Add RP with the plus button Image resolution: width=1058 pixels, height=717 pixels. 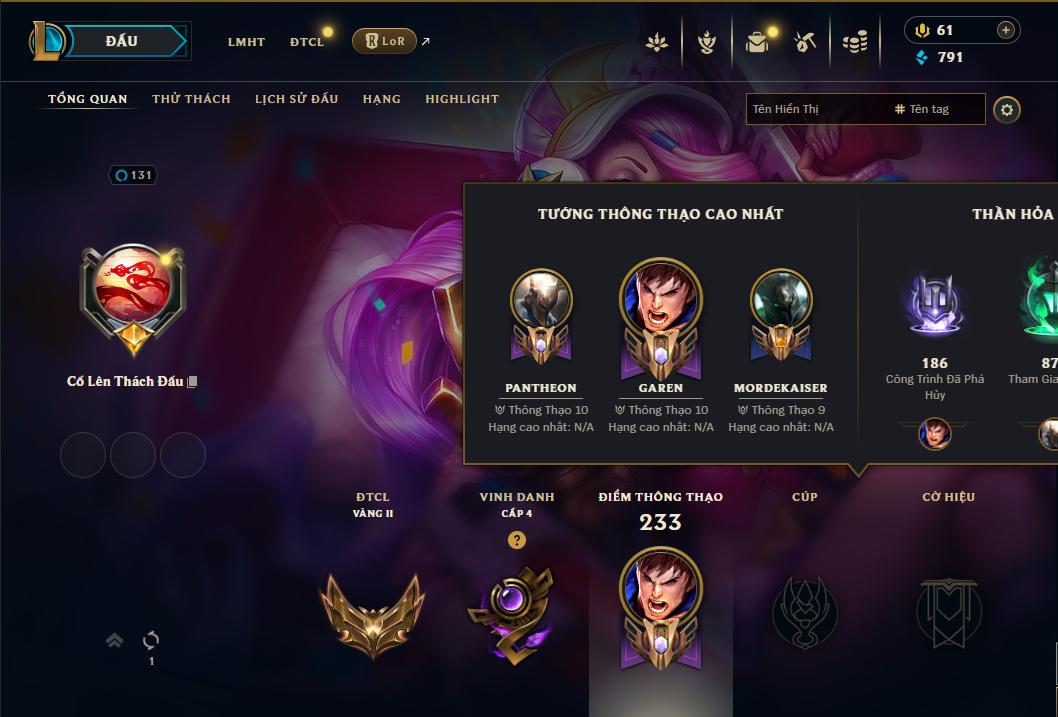pos(1005,30)
